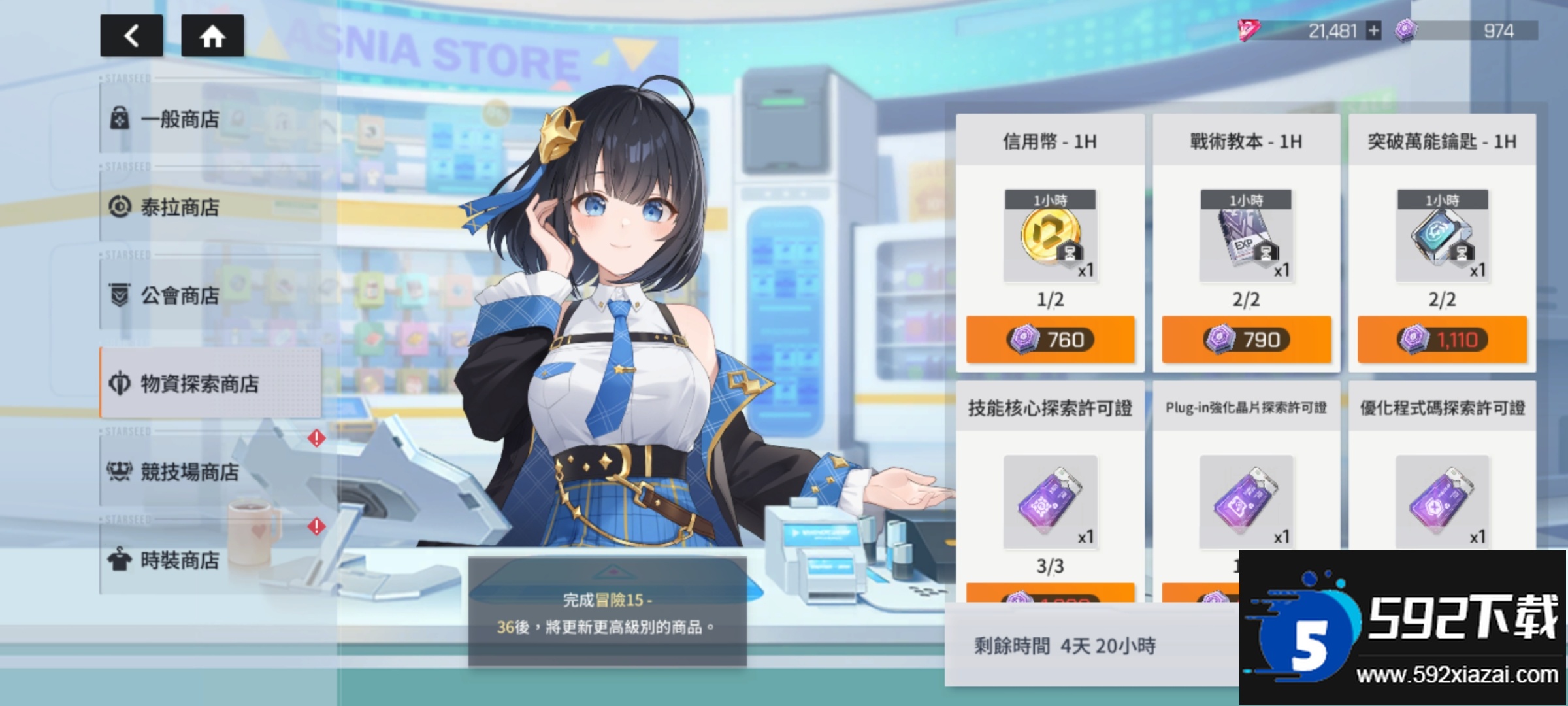Select the 突破萬能鑰匙 item icon
1568x706 pixels.
[x=1442, y=237]
